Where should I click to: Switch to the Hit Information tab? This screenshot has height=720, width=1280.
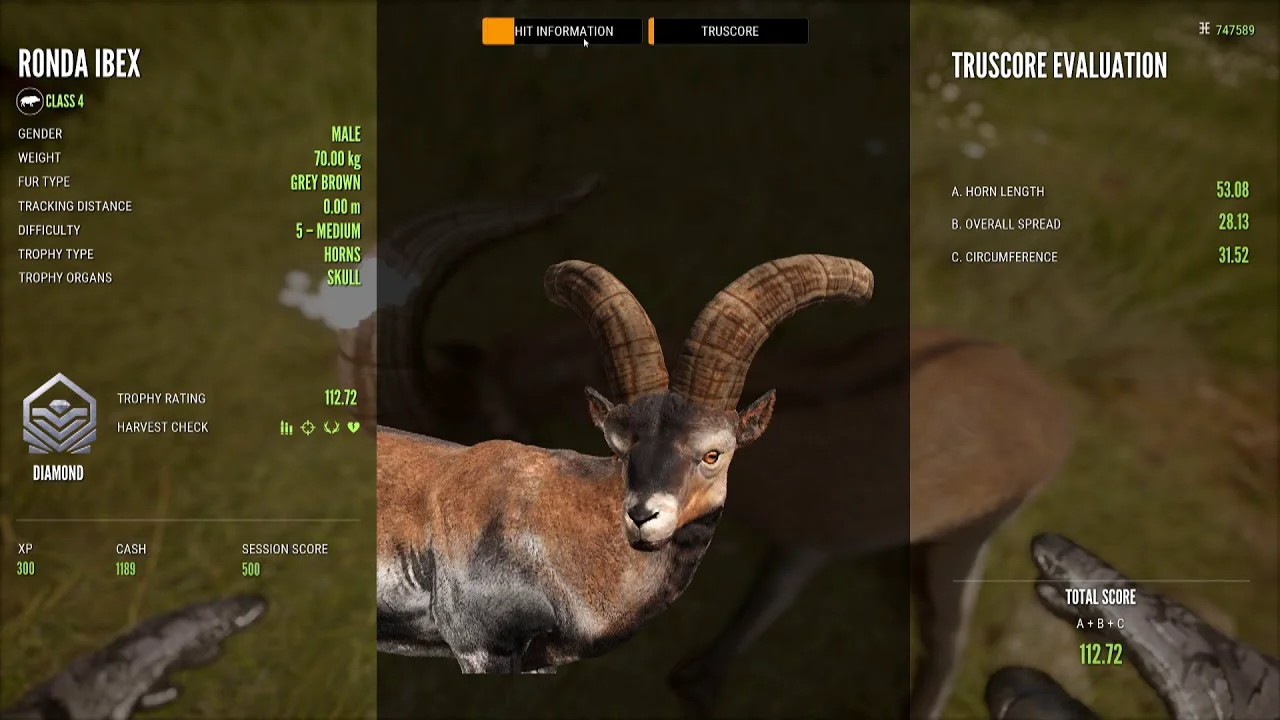(562, 31)
